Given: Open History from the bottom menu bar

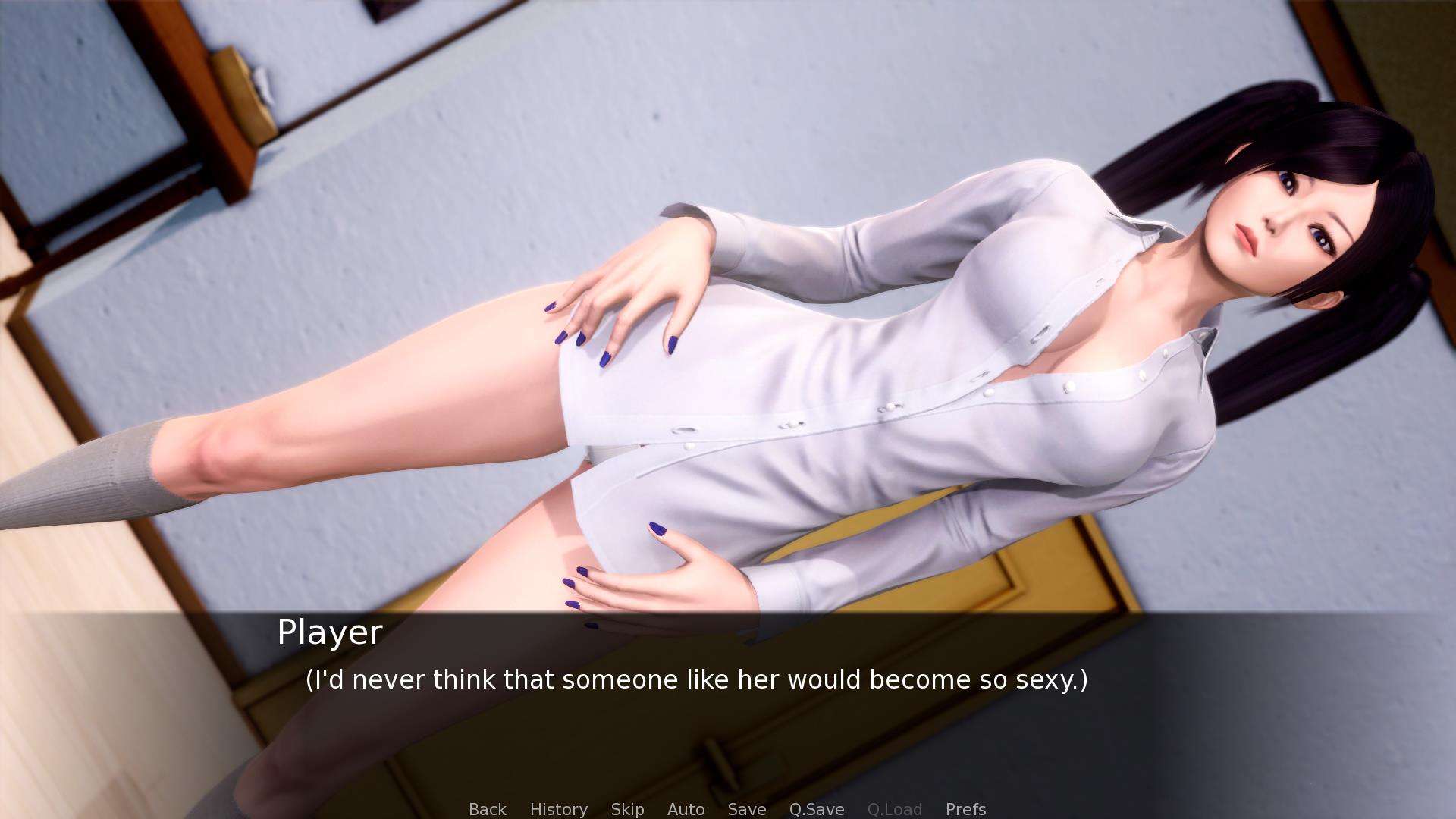Looking at the screenshot, I should [558, 809].
